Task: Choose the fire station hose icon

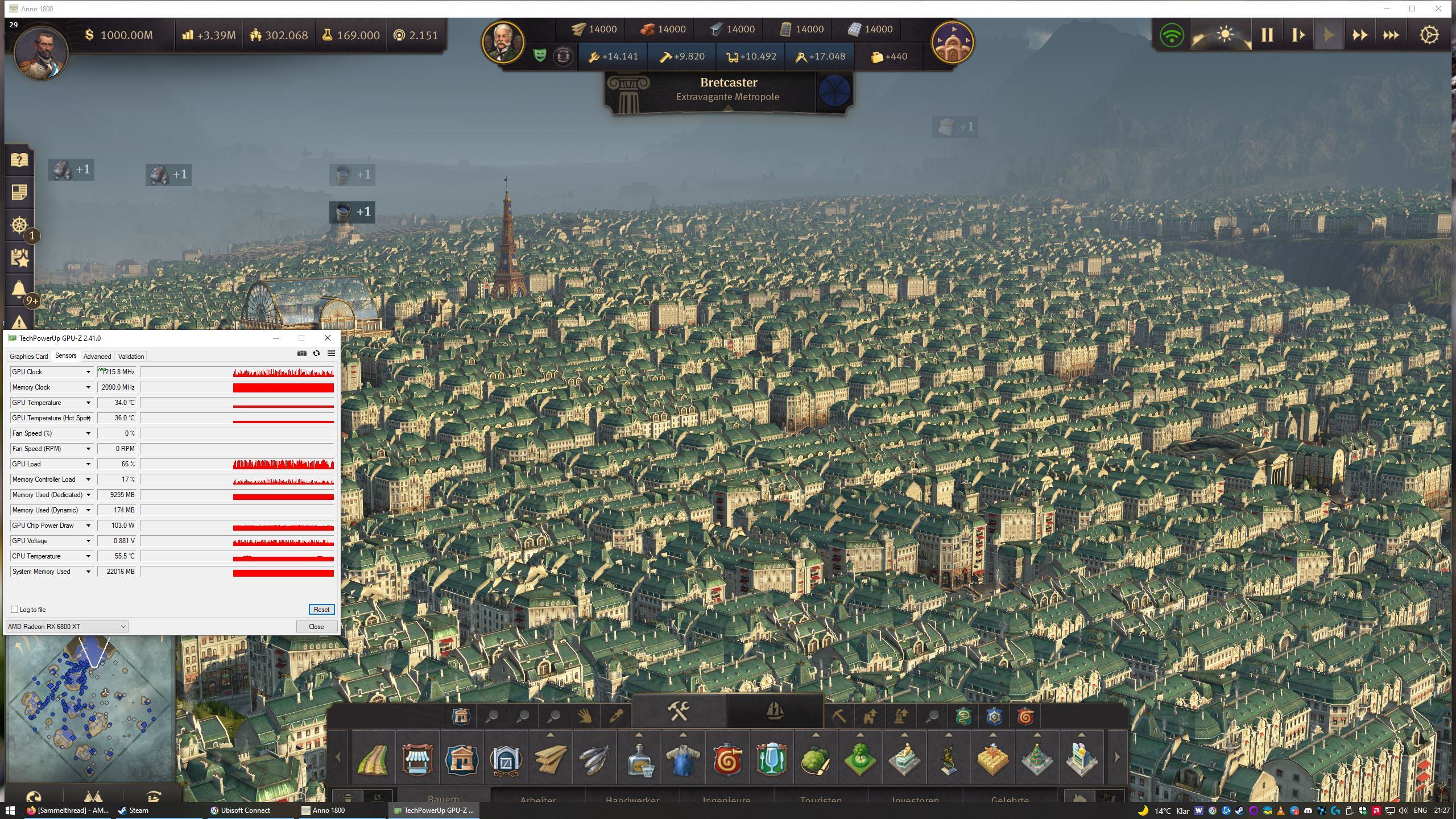Action: click(x=727, y=759)
